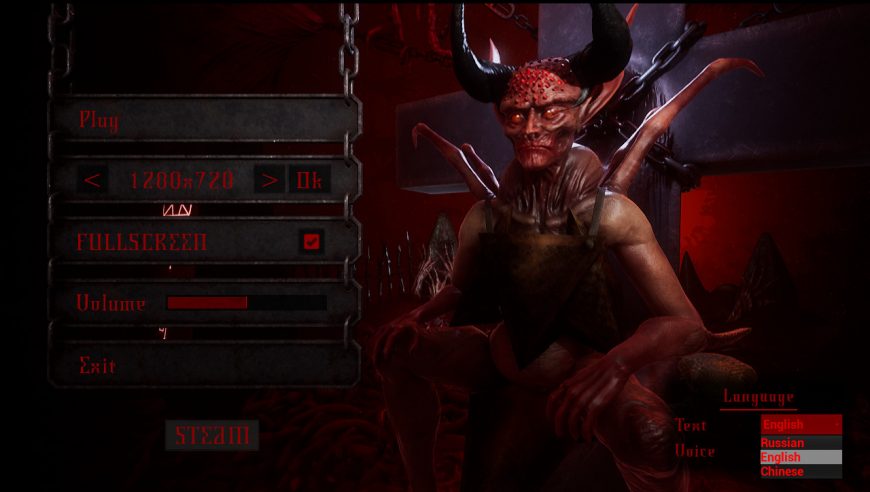Choose Chinese from the language list
870x492 pixels.
click(x=801, y=471)
